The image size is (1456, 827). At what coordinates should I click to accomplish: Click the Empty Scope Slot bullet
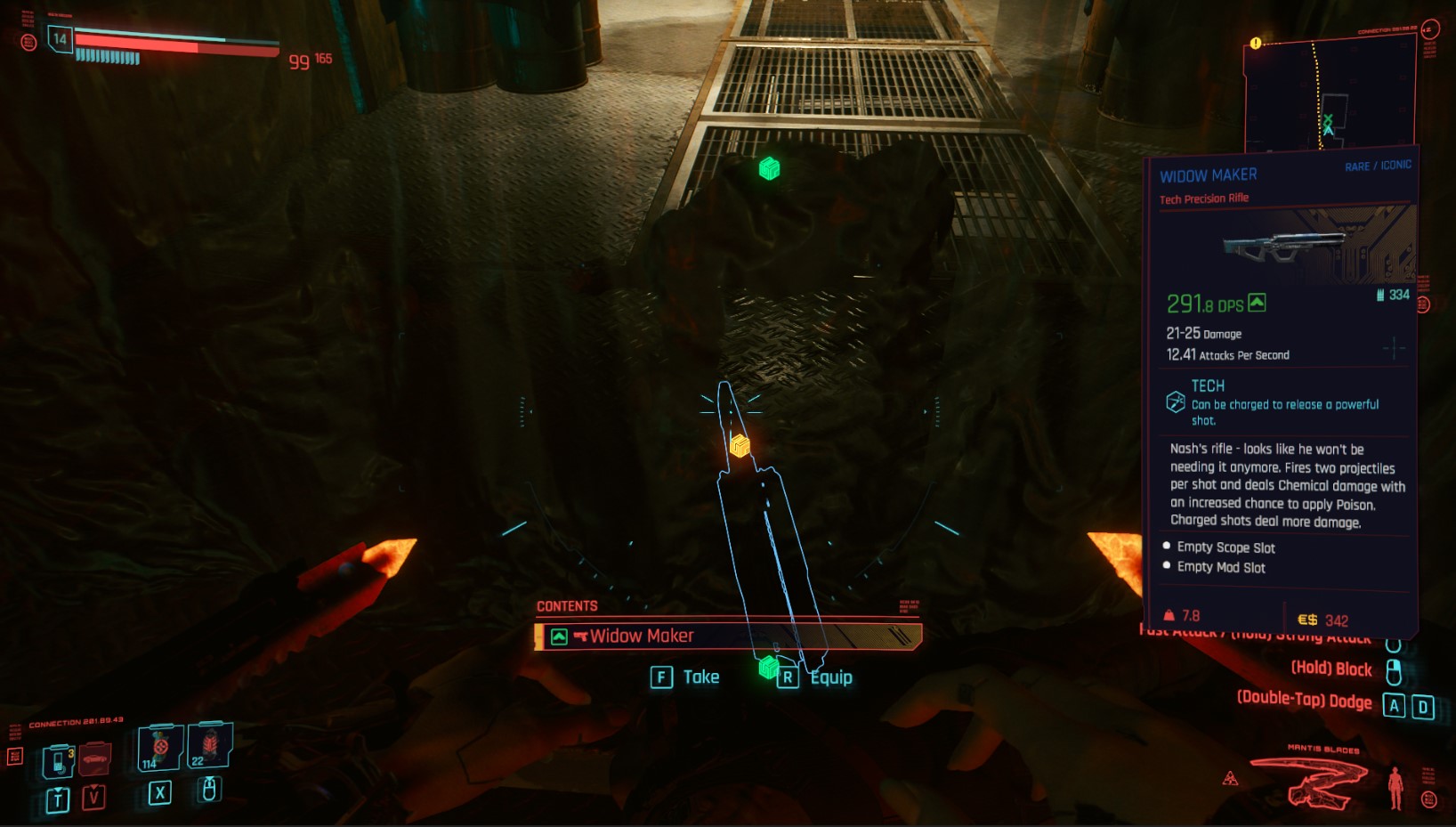(1167, 547)
